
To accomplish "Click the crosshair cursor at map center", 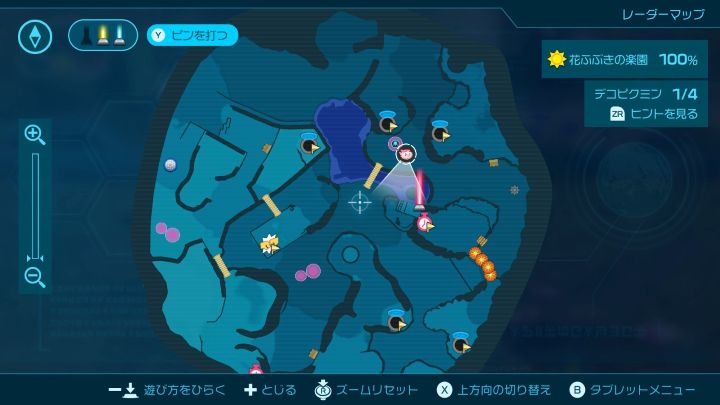I will 359,201.
